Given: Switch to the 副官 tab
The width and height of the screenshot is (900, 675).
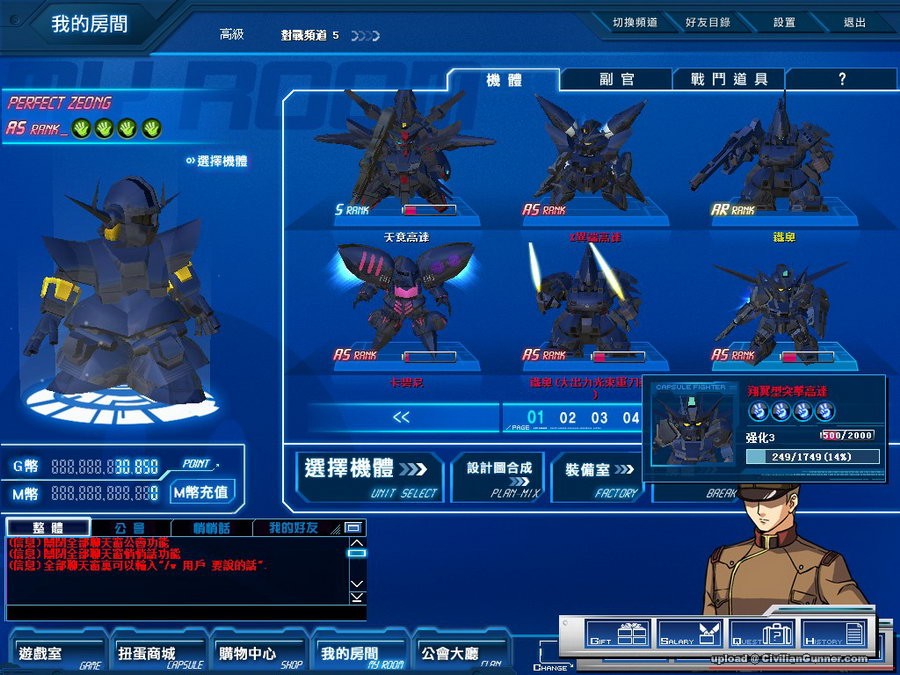Looking at the screenshot, I should pos(617,79).
